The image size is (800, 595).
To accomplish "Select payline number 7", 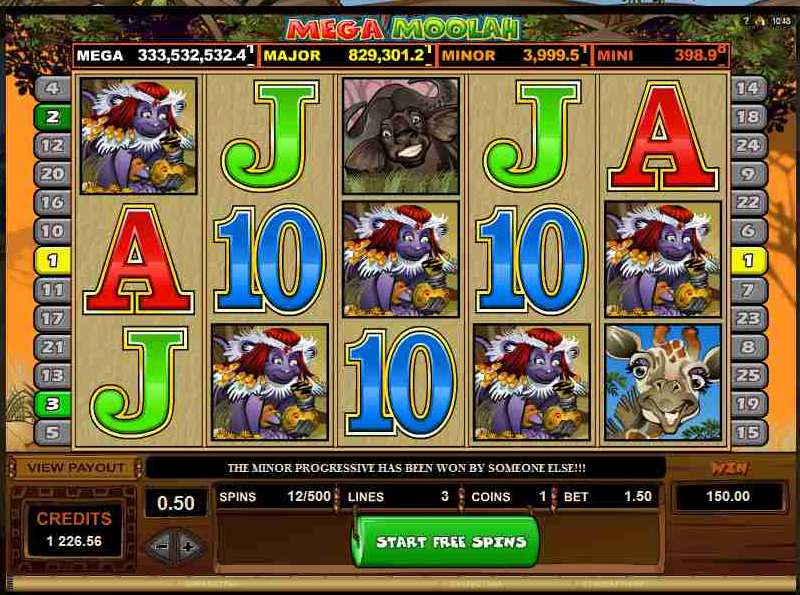I will pos(747,290).
